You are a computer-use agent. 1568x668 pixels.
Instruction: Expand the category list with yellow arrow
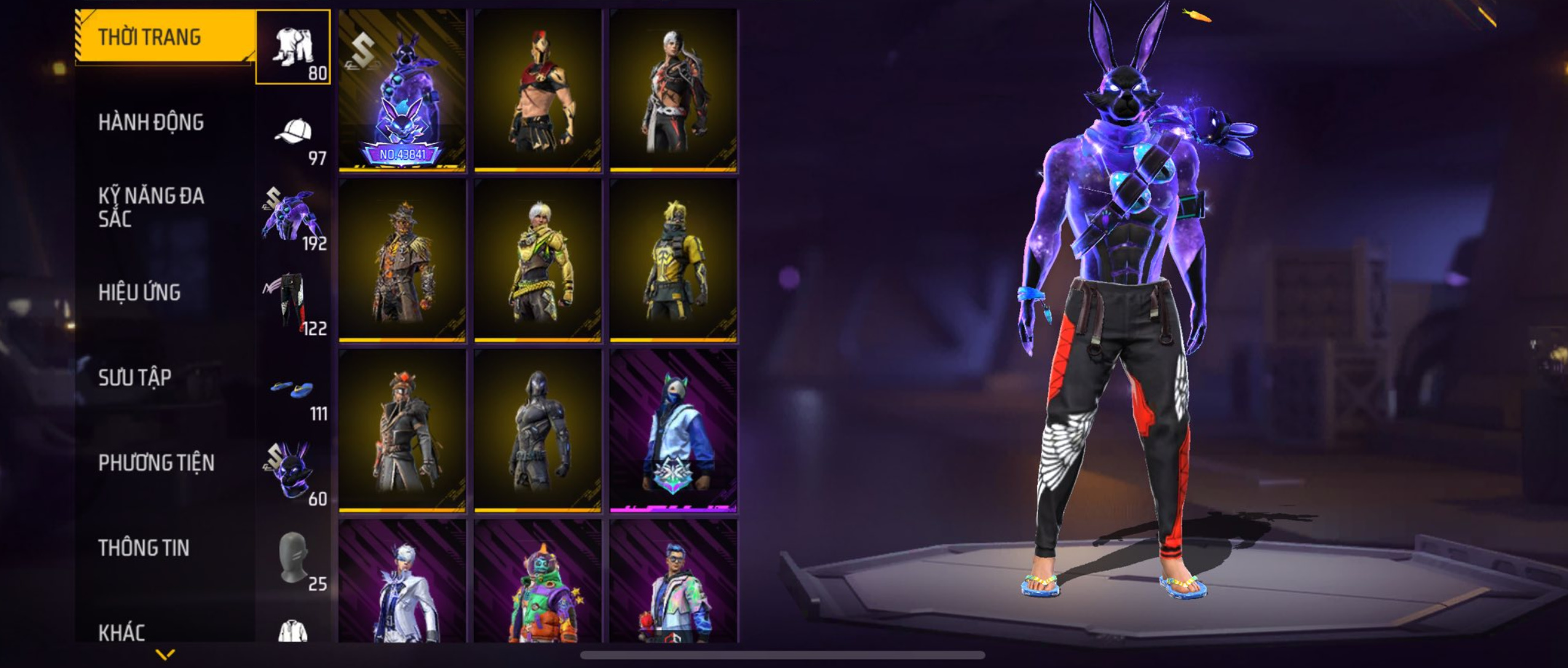(165, 654)
